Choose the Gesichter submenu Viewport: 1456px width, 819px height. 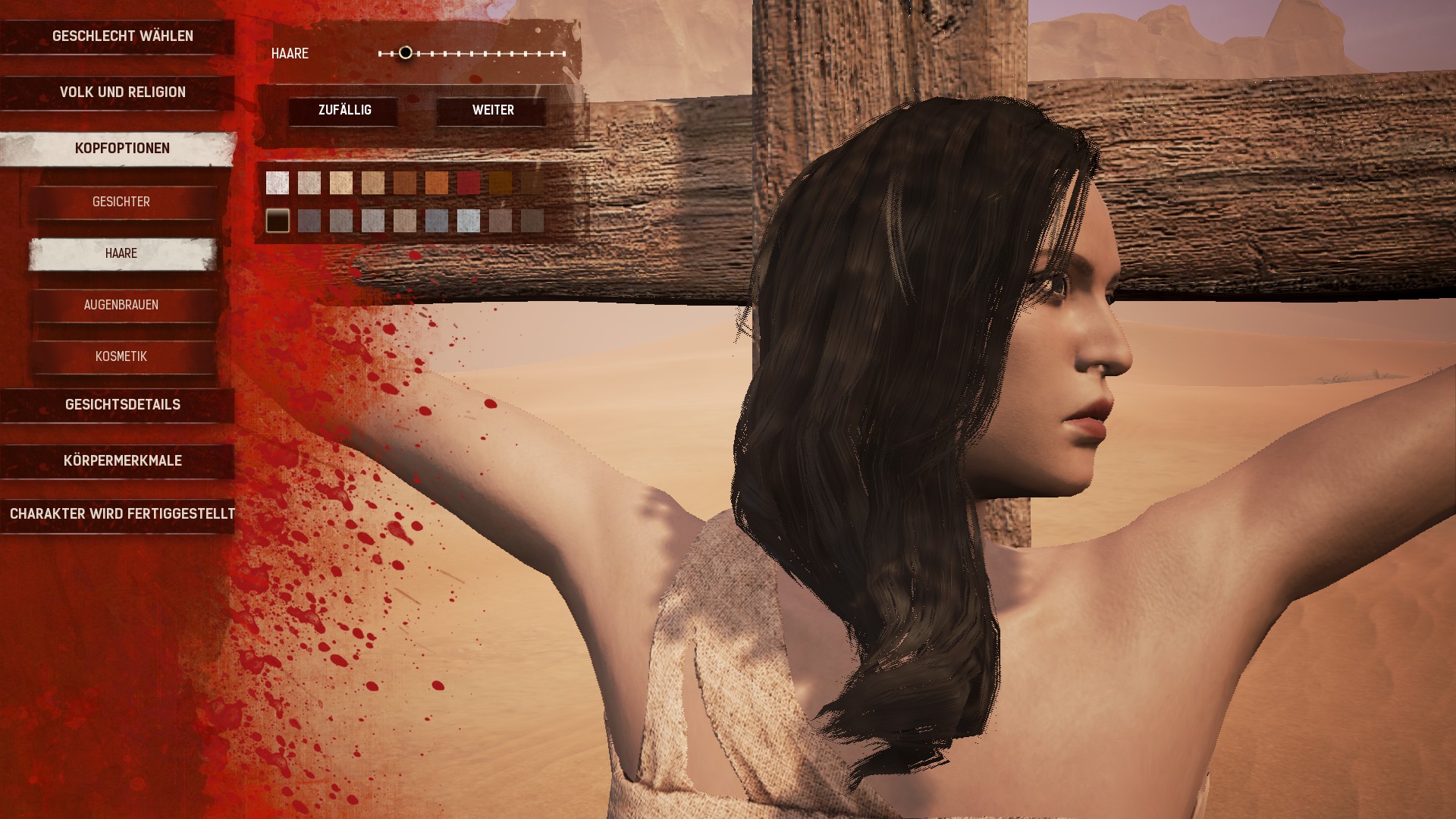pos(121,202)
